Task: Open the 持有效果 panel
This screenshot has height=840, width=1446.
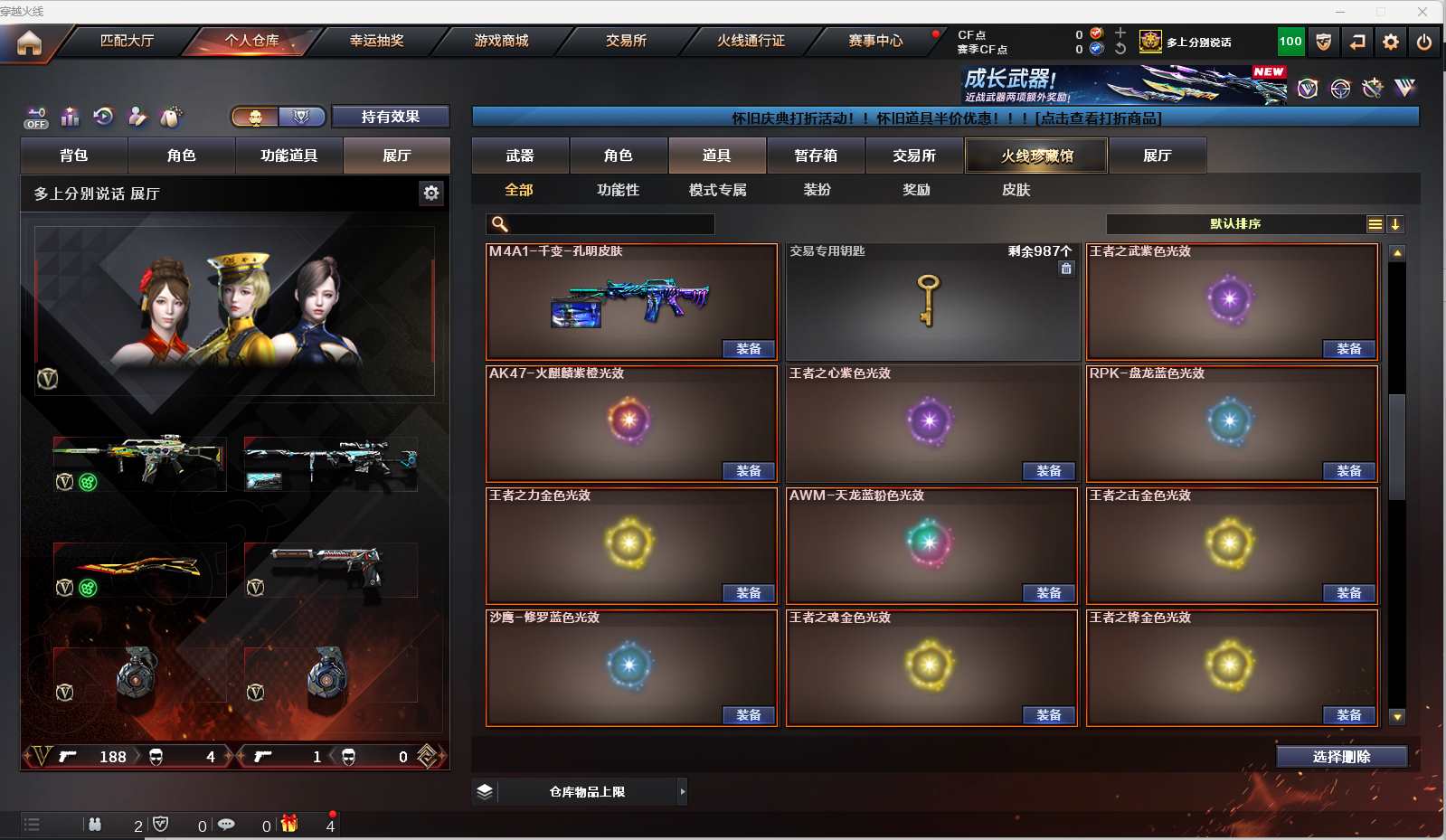Action: tap(390, 117)
